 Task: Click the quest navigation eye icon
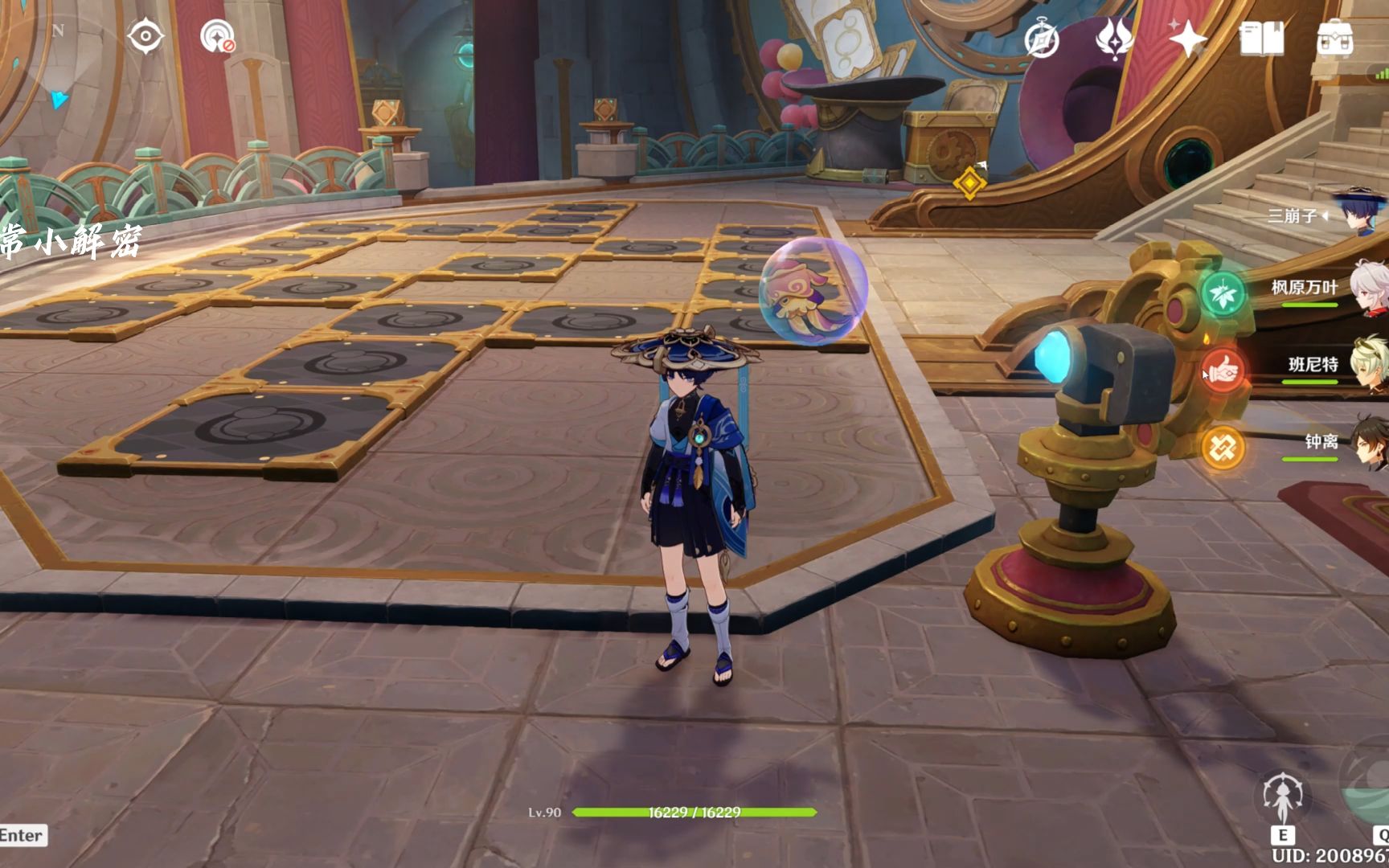145,37
